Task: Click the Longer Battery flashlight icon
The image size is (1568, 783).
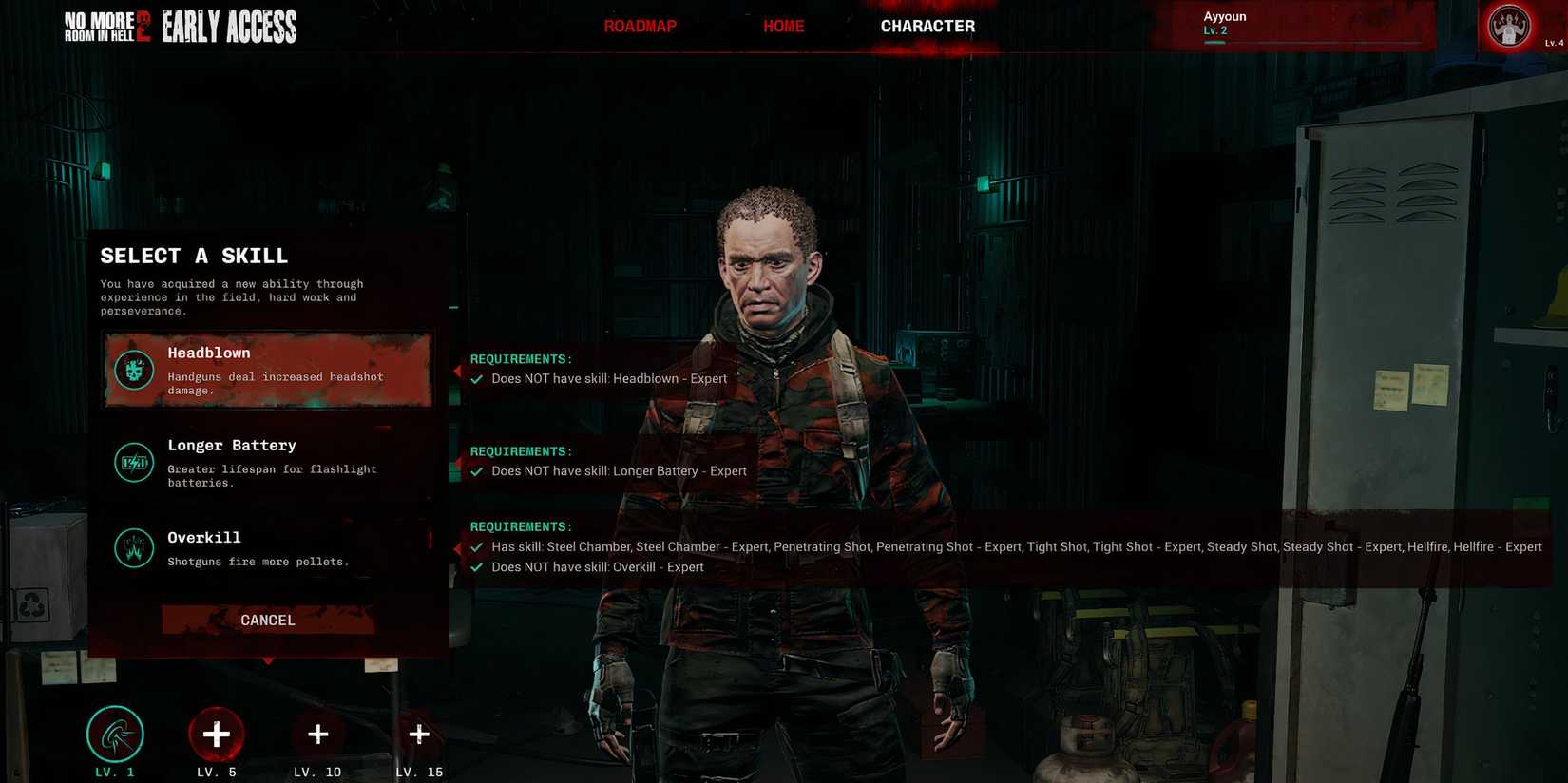Action: pyautogui.click(x=133, y=463)
